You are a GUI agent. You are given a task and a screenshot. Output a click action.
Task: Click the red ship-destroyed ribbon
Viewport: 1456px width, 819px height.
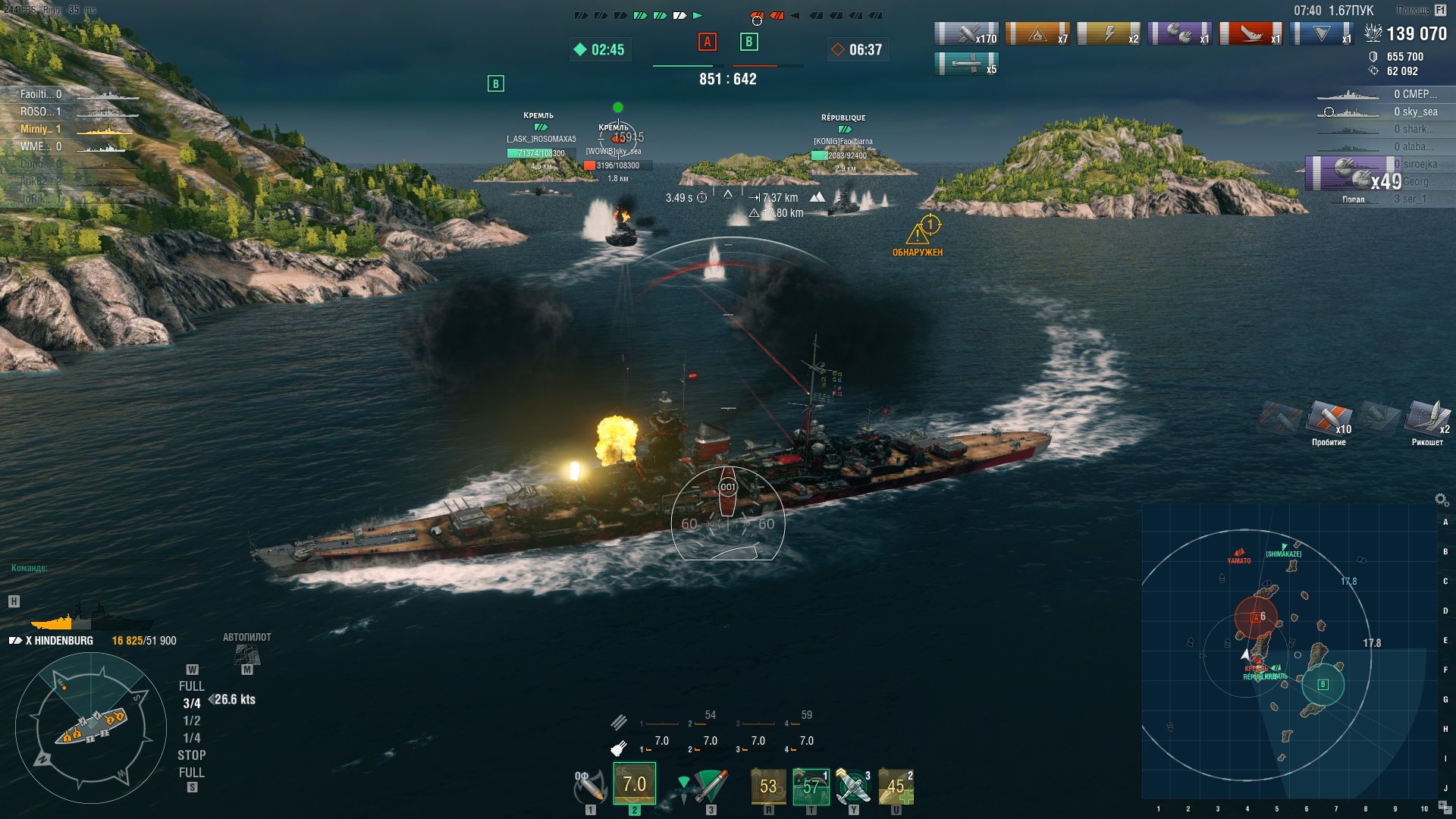click(1250, 34)
